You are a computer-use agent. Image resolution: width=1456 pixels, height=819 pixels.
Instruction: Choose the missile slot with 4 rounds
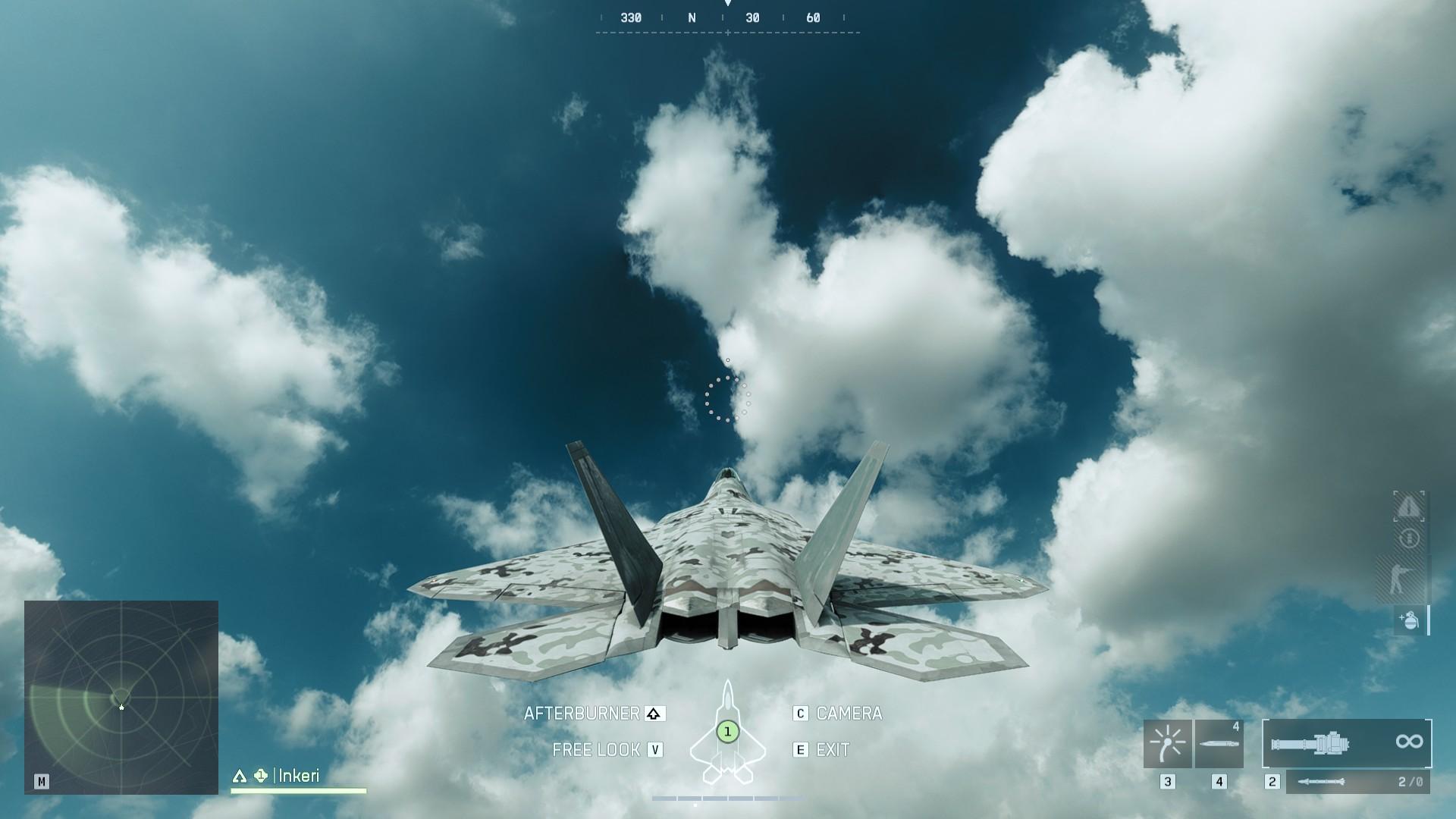pyautogui.click(x=1219, y=744)
